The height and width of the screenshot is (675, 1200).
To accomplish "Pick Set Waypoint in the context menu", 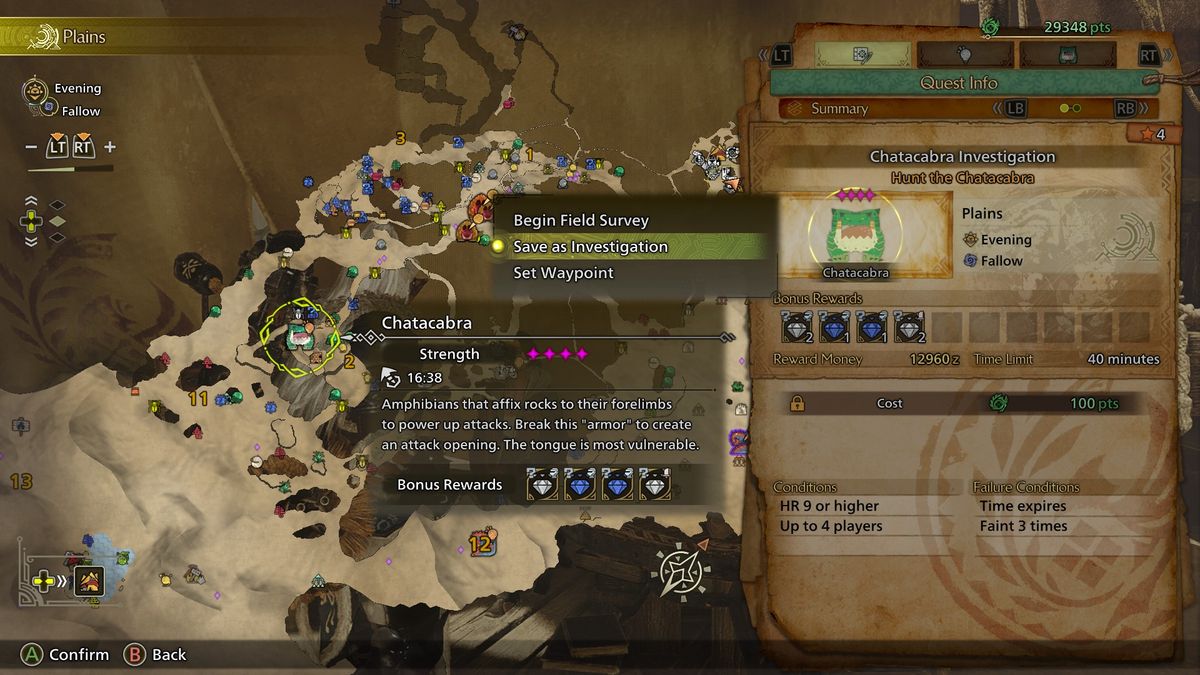I will [563, 272].
